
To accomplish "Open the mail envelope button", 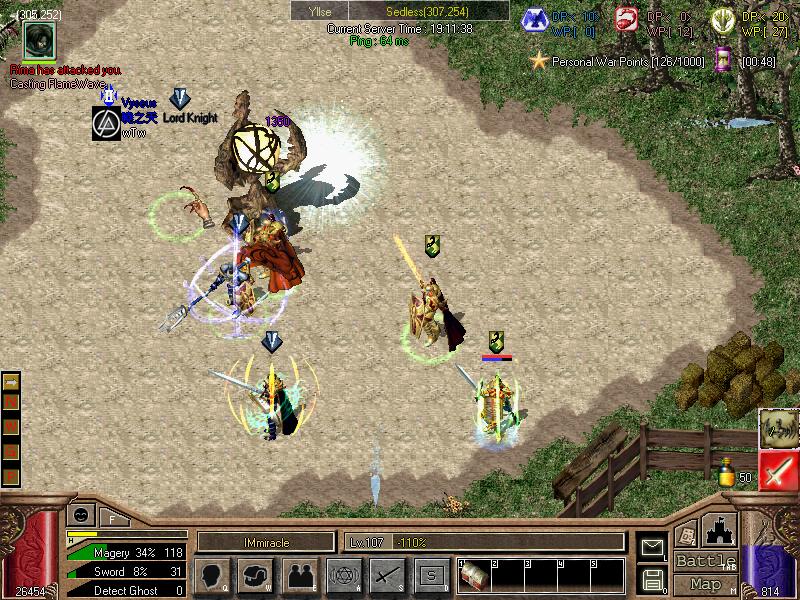I will pos(653,547).
